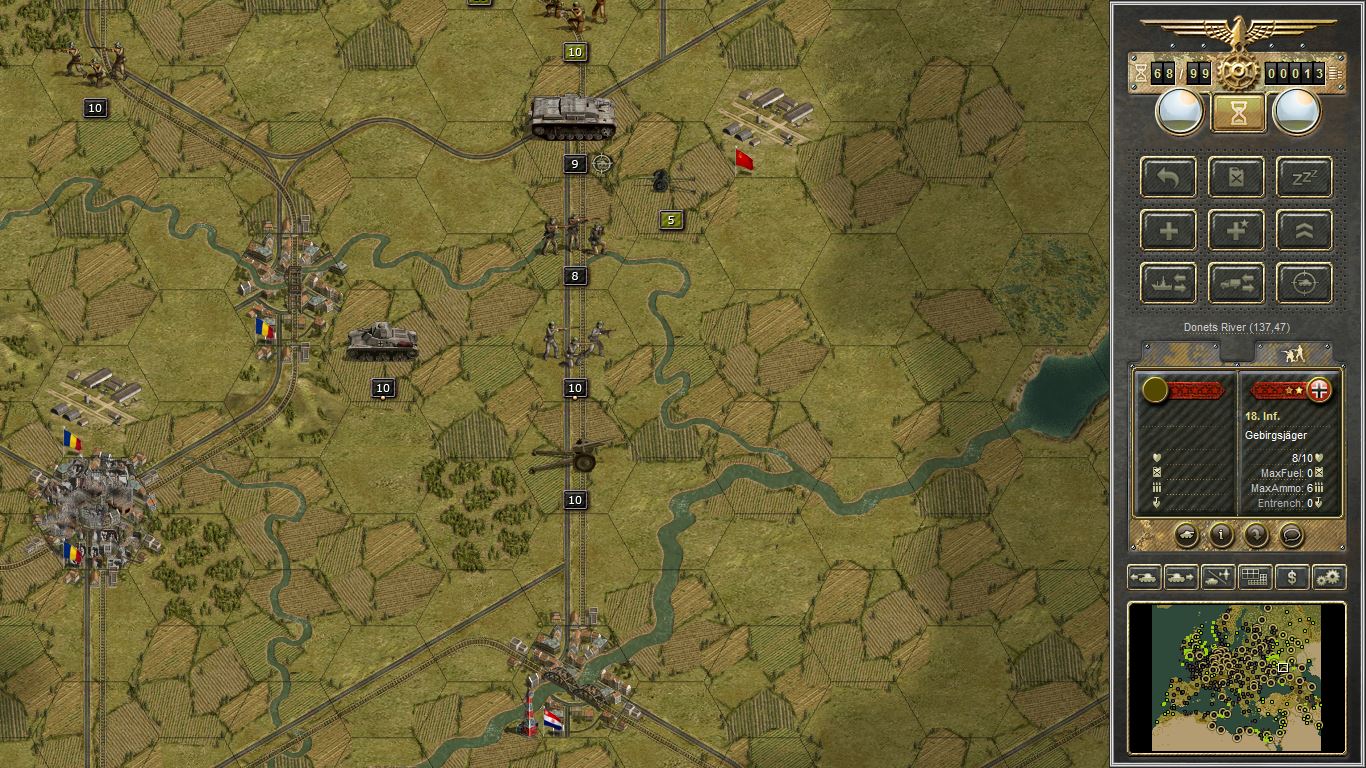This screenshot has height=768, width=1366.
Task: Put the unit to sleep (ZZZ)
Action: coord(1304,177)
